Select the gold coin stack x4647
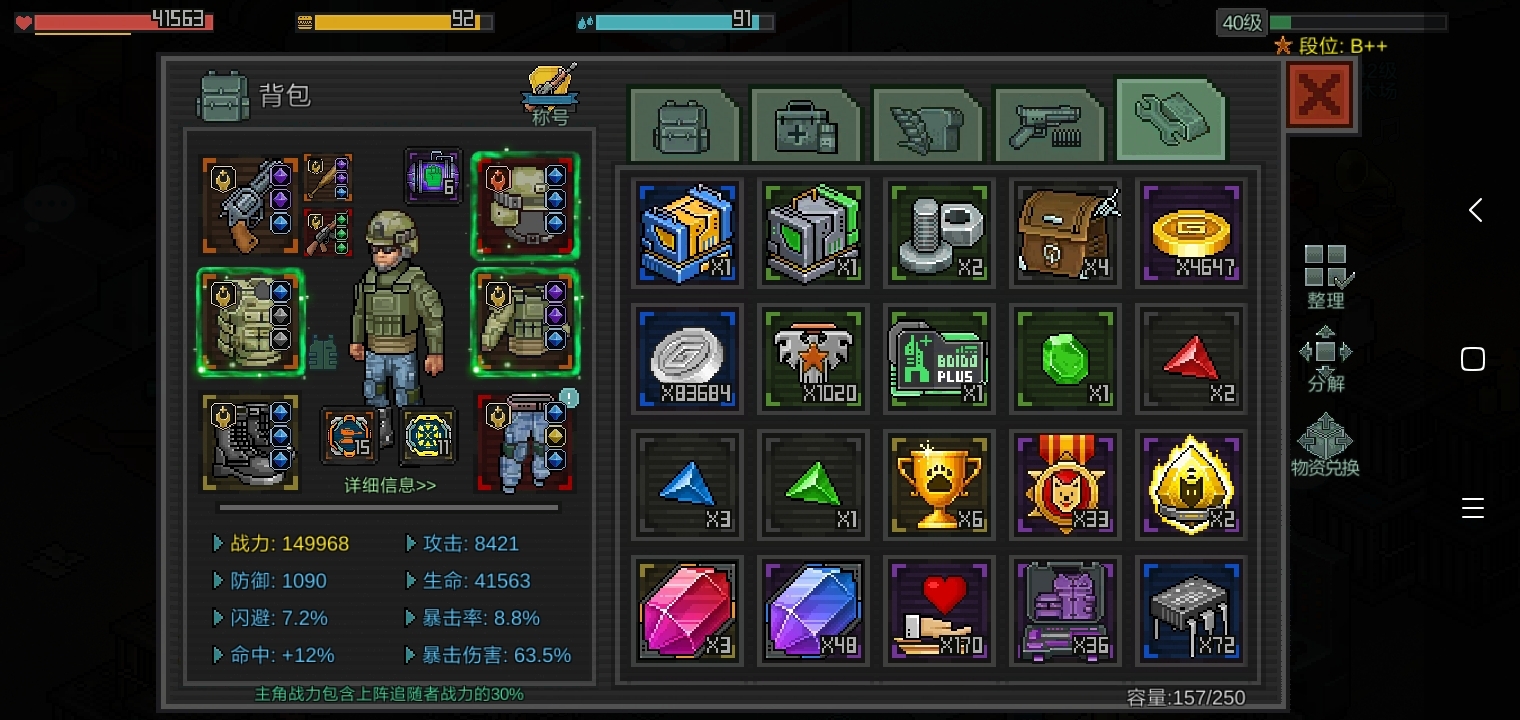 pos(1191,233)
